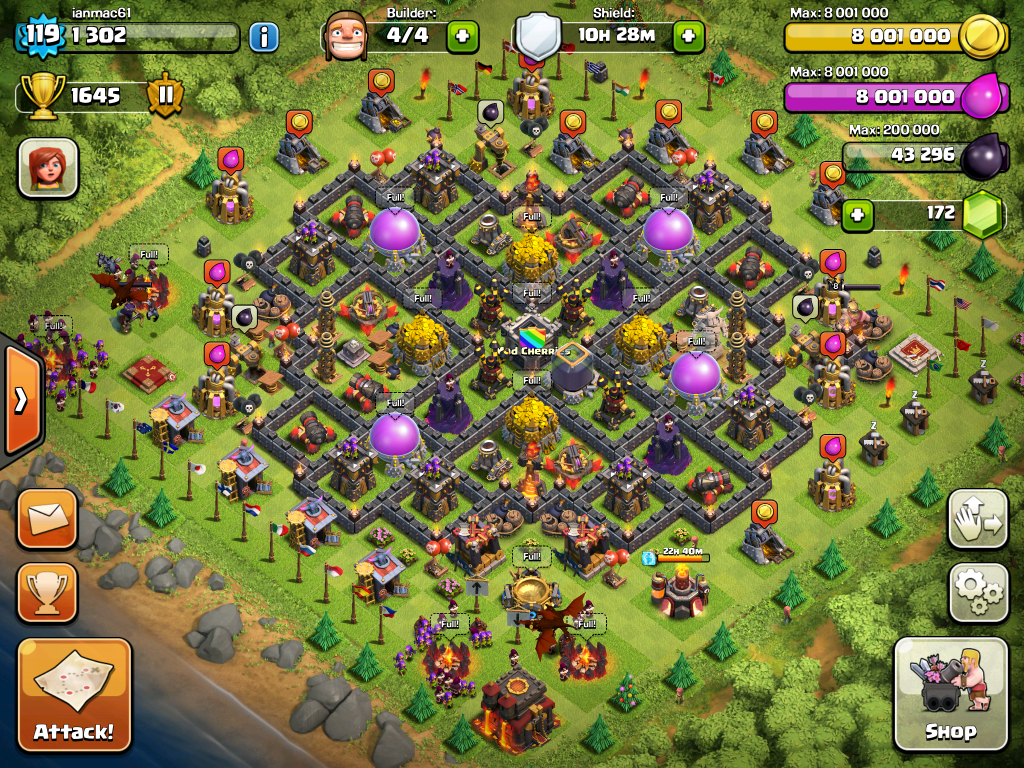1024x768 pixels.
Task: Open the gear settings menu
Action: click(975, 593)
